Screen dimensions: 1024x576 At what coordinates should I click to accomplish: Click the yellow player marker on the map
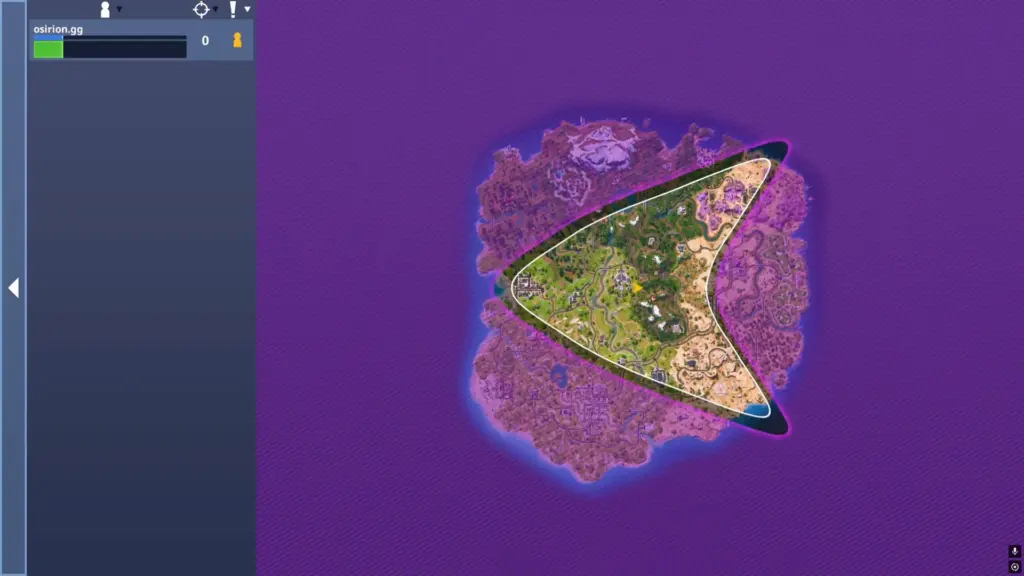pos(637,288)
